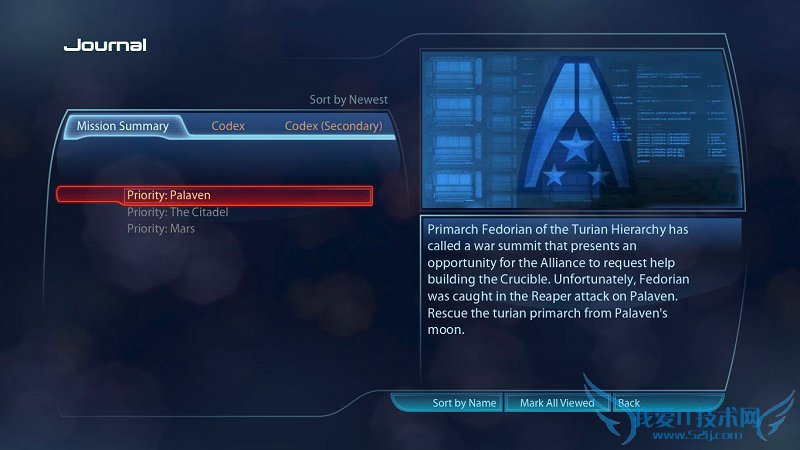This screenshot has width=800, height=450.
Task: Select the Priority: Mars journal entry
Action: pos(161,229)
